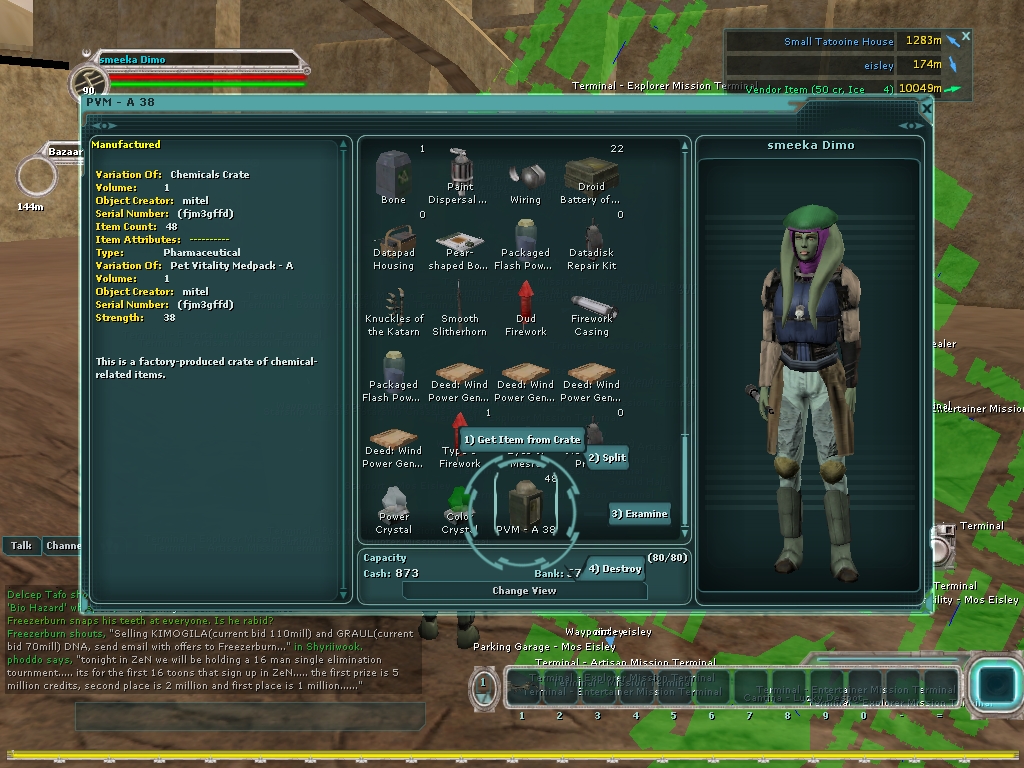Viewport: 1024px width, 768px height.
Task: Select the Power Crystal item
Action: pos(393,506)
